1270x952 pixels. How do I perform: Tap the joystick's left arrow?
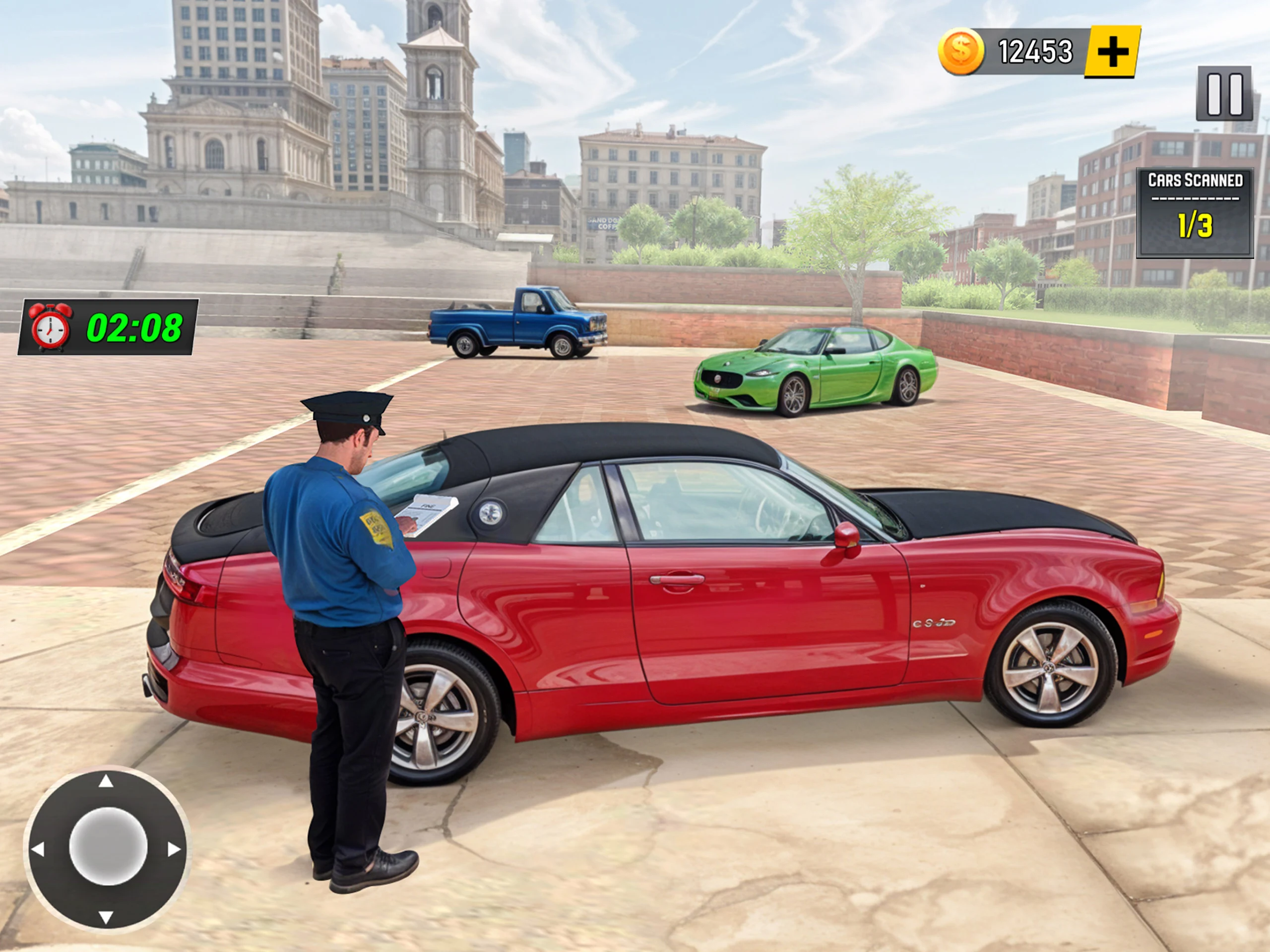pyautogui.click(x=38, y=849)
